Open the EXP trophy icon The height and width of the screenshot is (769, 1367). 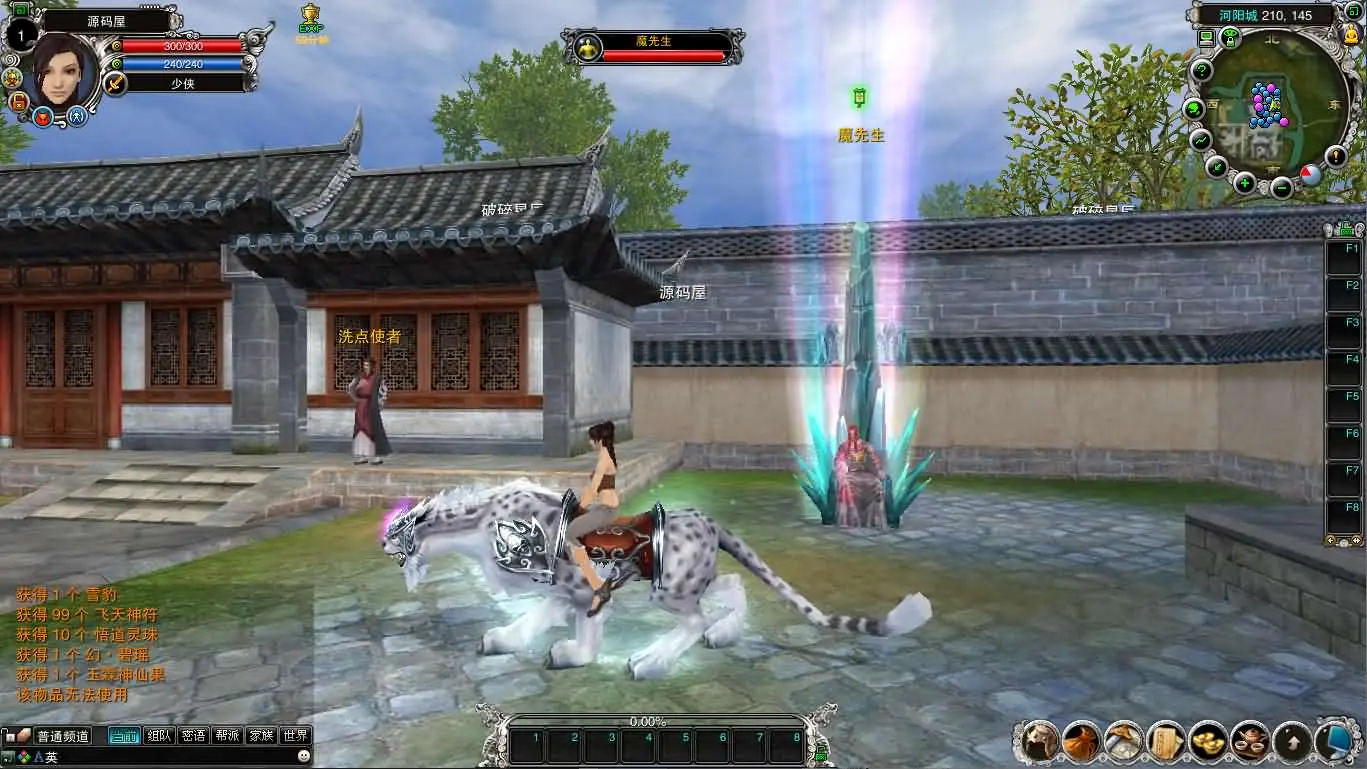[311, 20]
